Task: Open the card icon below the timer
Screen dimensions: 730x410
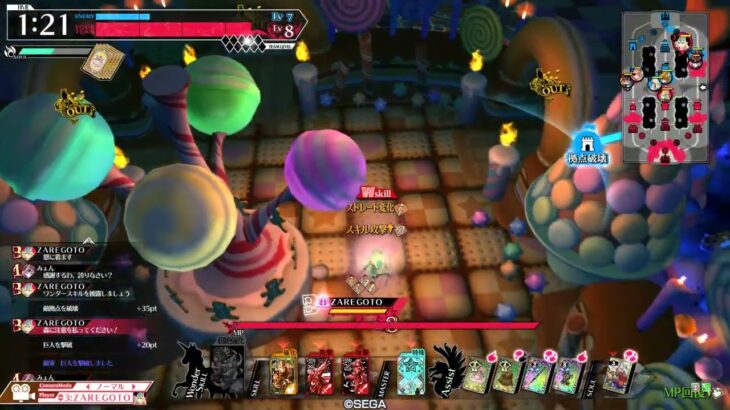Action: pos(101,61)
